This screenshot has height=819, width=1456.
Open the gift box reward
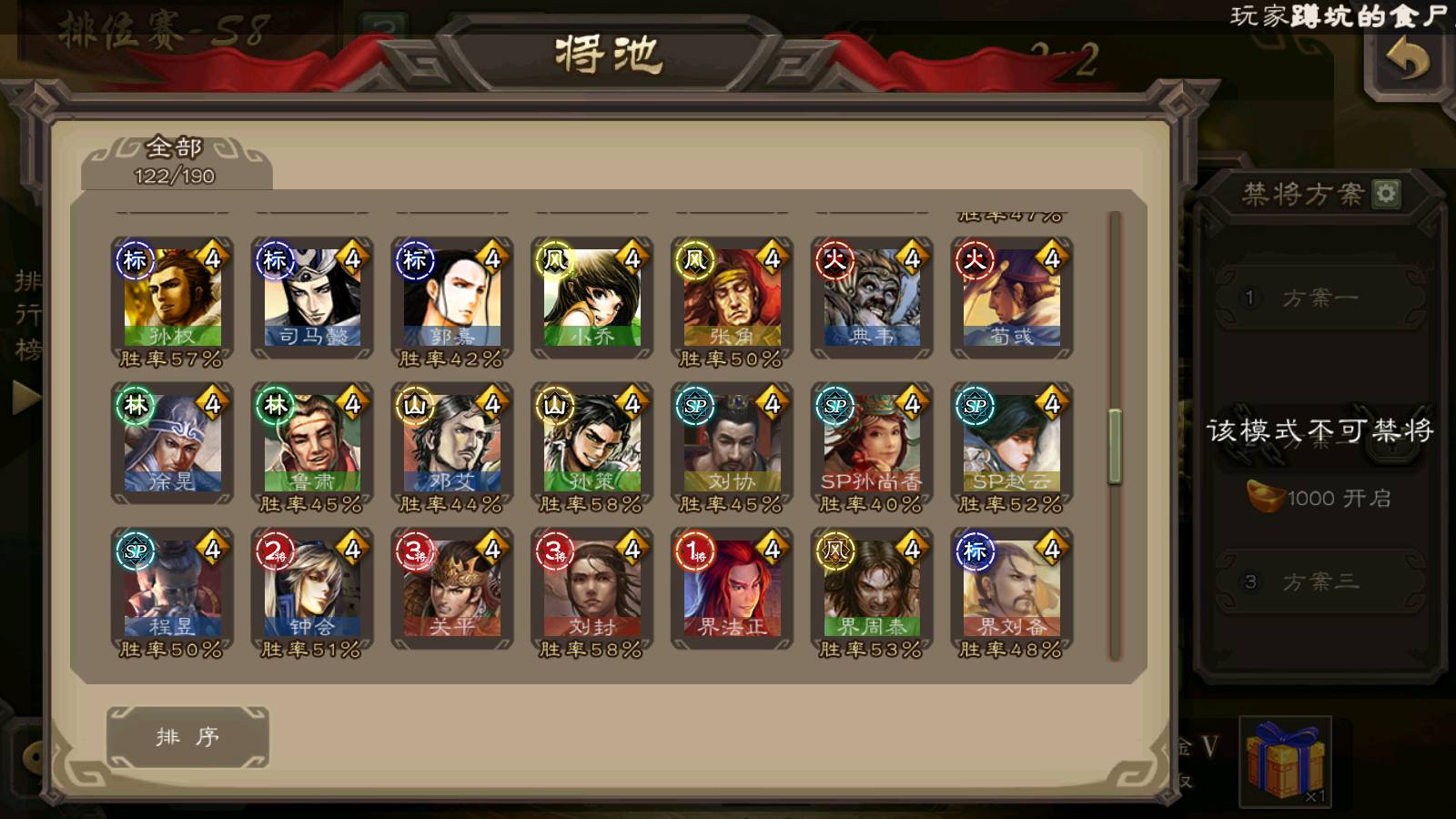click(1285, 761)
